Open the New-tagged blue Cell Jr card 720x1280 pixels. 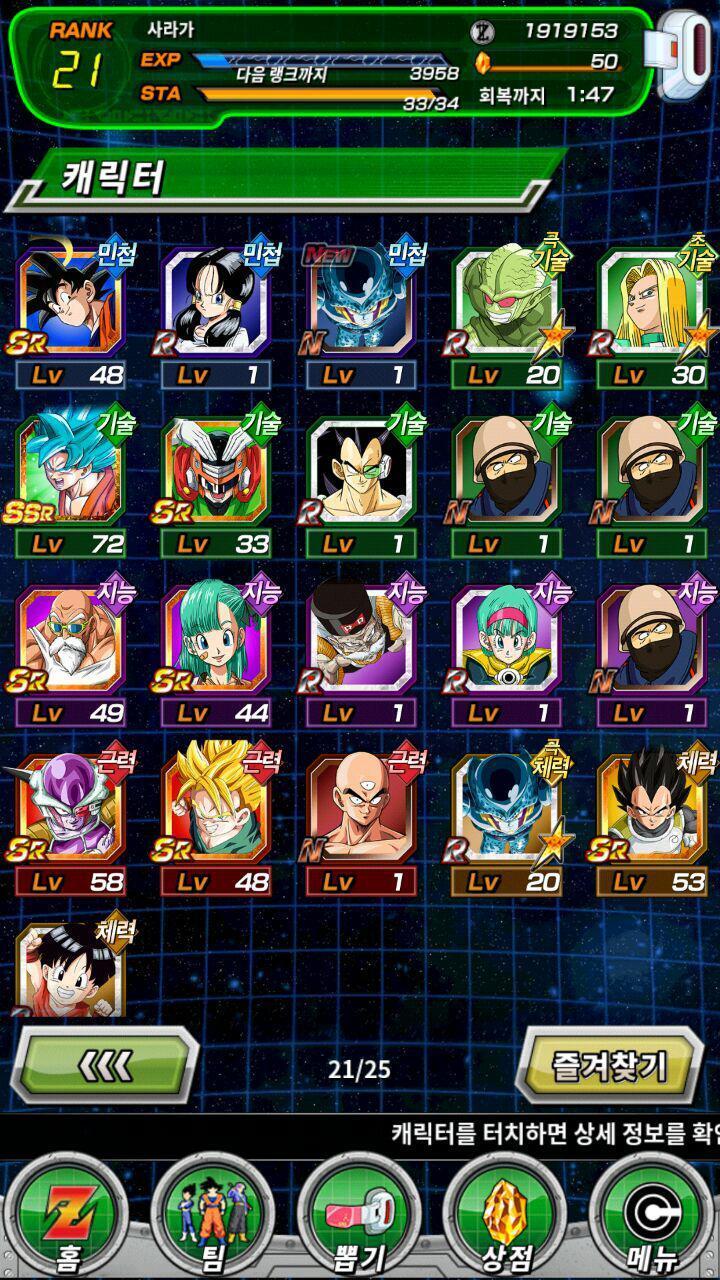coord(360,302)
